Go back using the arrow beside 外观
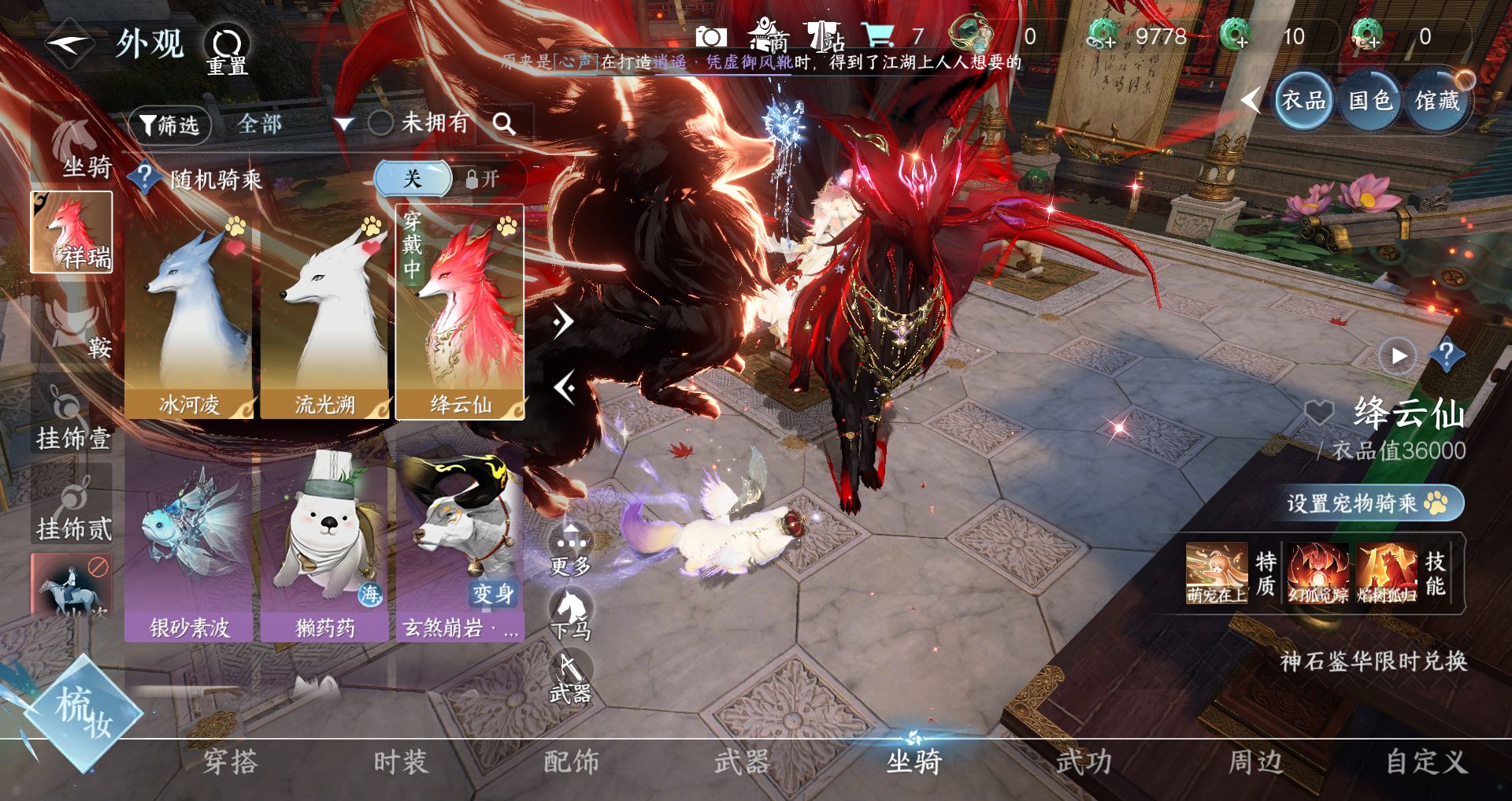Screen dimensions: 1512x801 69,44
